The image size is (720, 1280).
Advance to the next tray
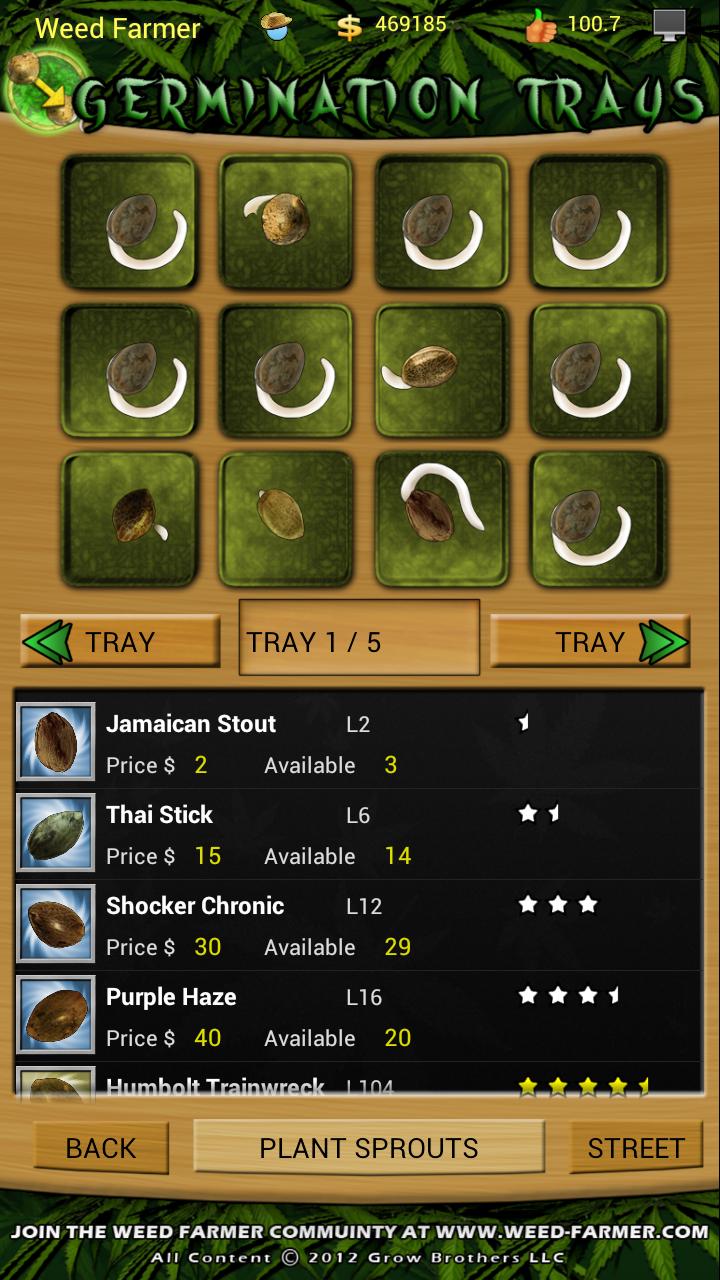(x=590, y=642)
